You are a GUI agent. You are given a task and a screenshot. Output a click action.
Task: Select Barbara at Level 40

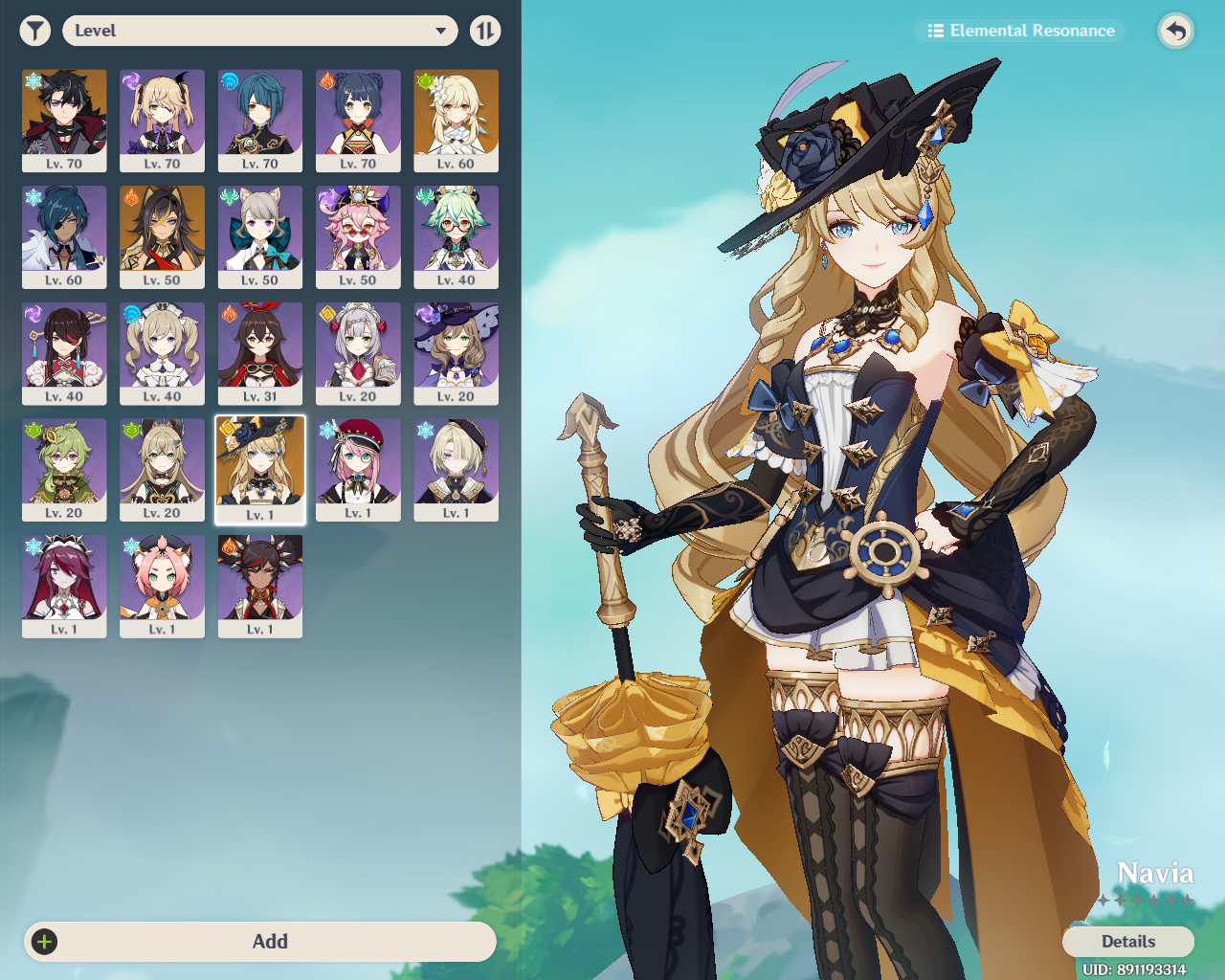click(x=161, y=352)
